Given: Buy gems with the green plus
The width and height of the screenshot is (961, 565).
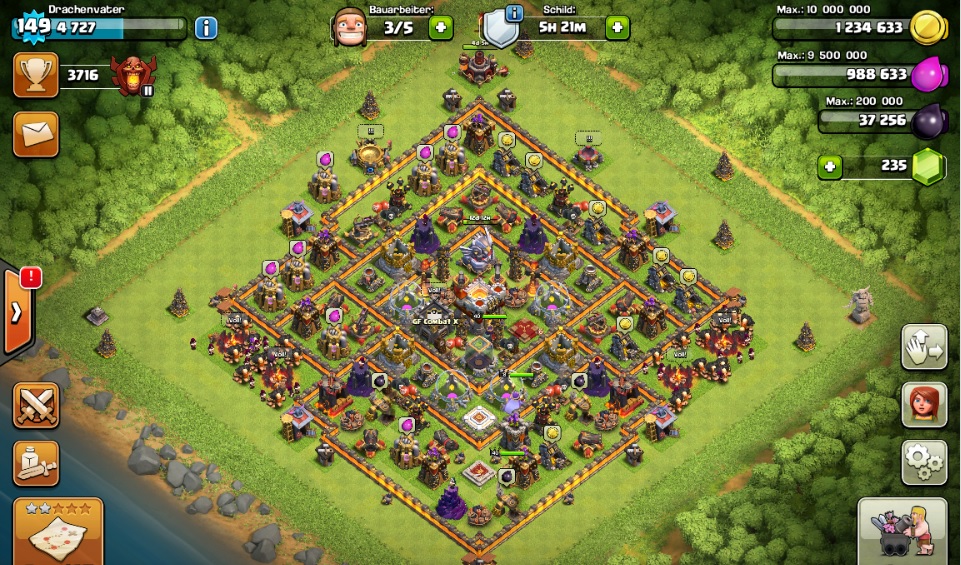Looking at the screenshot, I should tap(829, 167).
